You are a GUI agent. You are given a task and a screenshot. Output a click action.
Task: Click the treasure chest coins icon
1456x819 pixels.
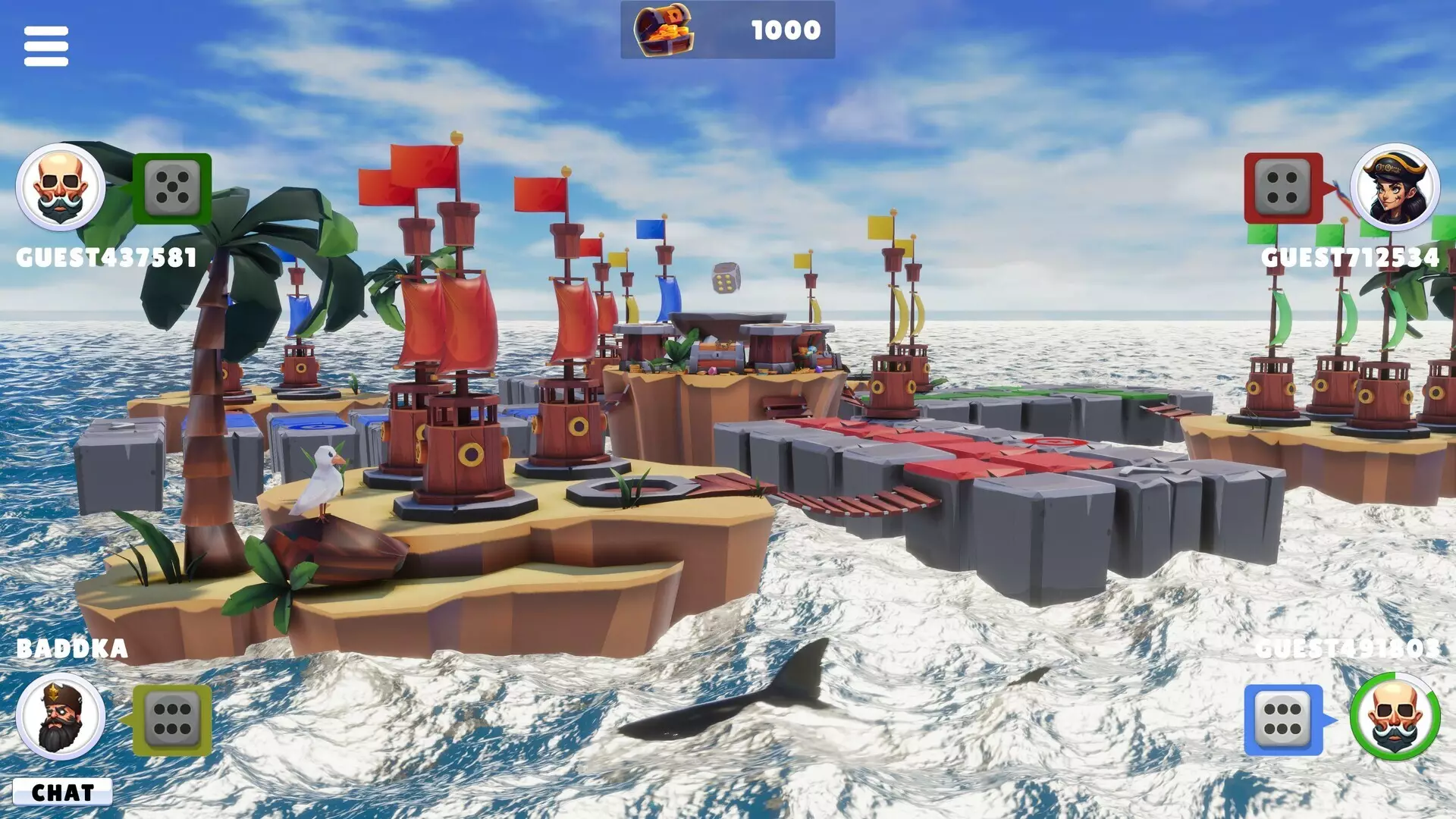(x=661, y=32)
